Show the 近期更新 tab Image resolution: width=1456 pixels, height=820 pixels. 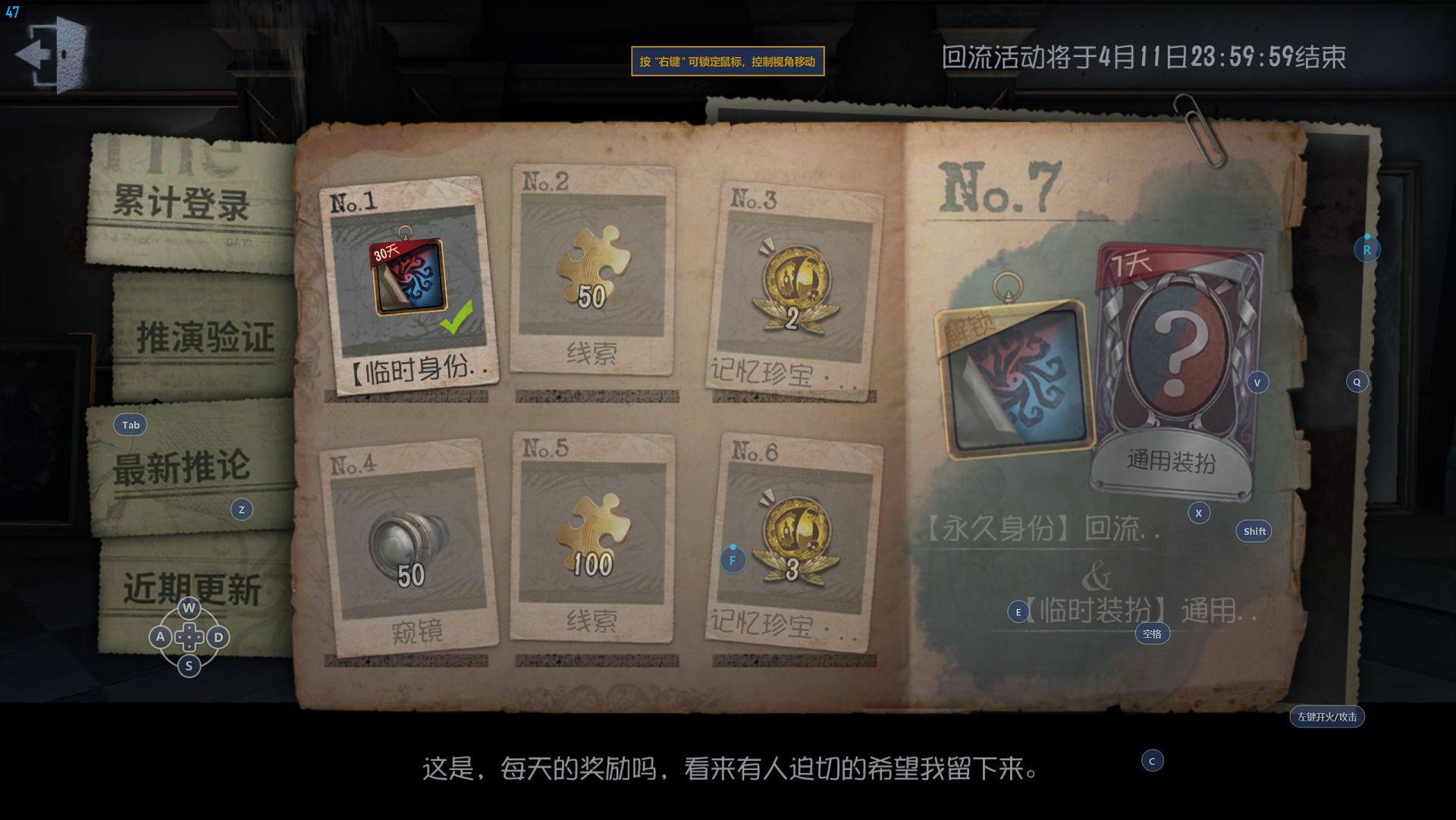[193, 589]
